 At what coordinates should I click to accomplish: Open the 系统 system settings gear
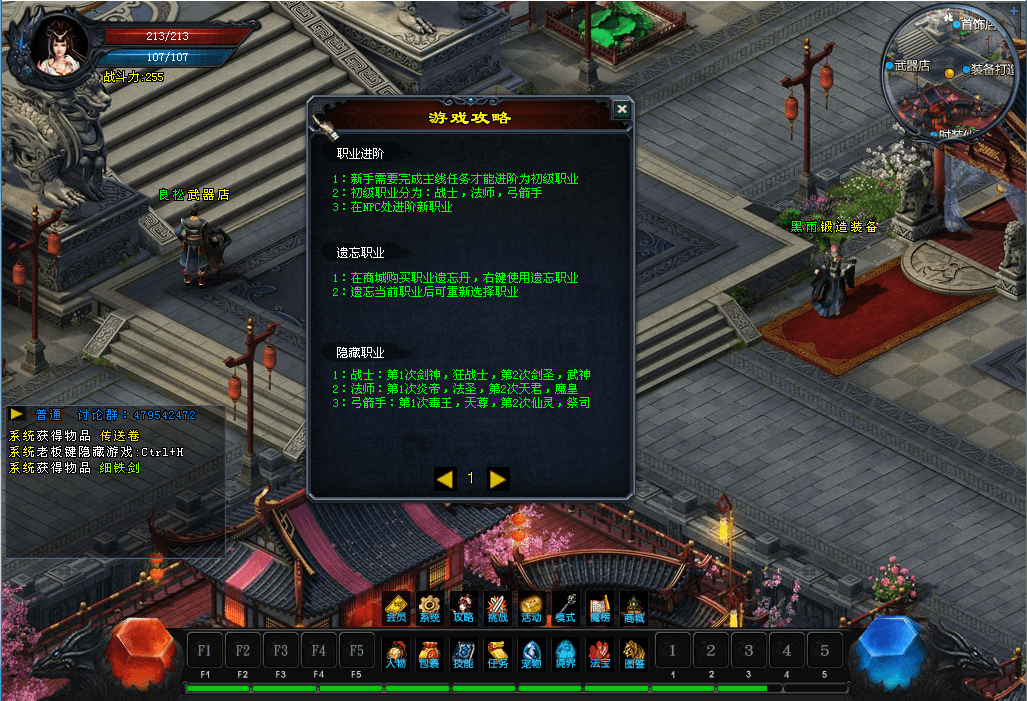(x=429, y=608)
